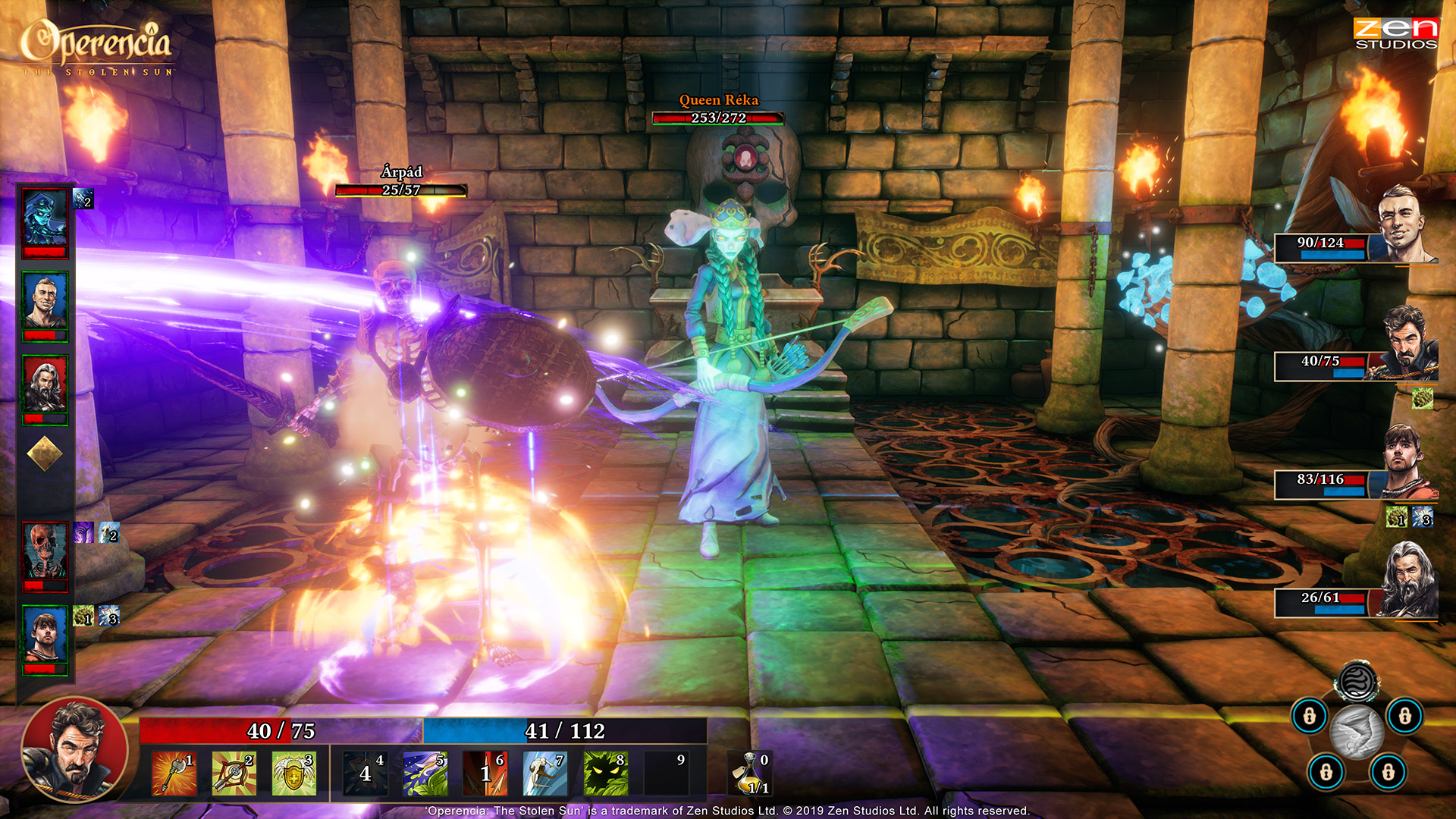Click the wavy wind orb above the wheel
1456x819 pixels.
pyautogui.click(x=1357, y=682)
